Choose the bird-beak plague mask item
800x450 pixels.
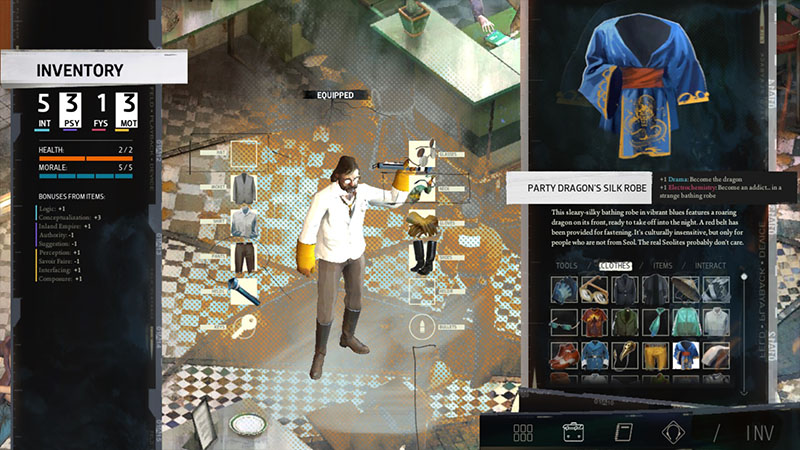[625, 354]
